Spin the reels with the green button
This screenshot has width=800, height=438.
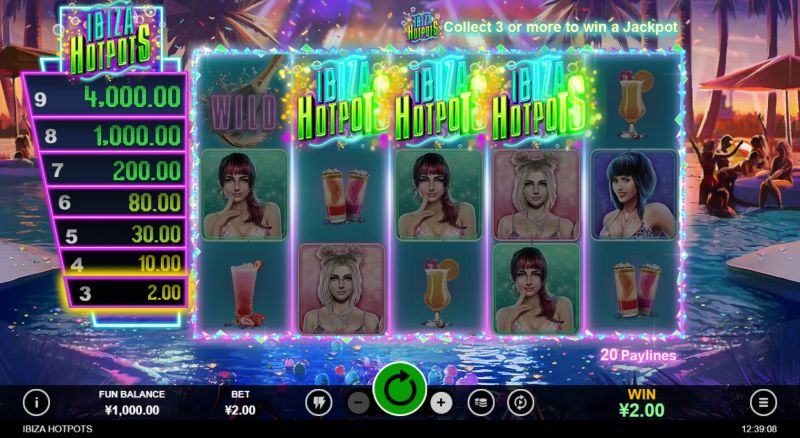click(400, 388)
